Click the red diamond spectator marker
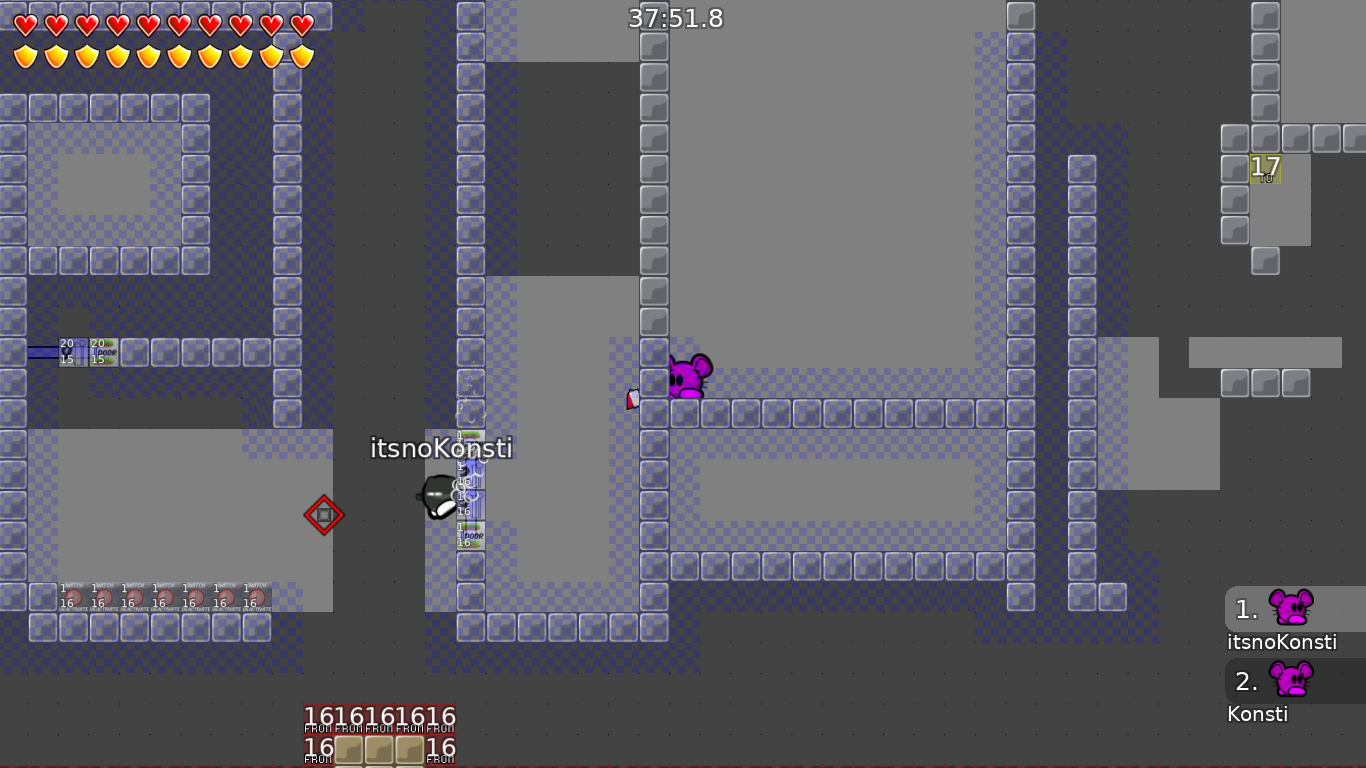The image size is (1366, 768). coord(323,514)
